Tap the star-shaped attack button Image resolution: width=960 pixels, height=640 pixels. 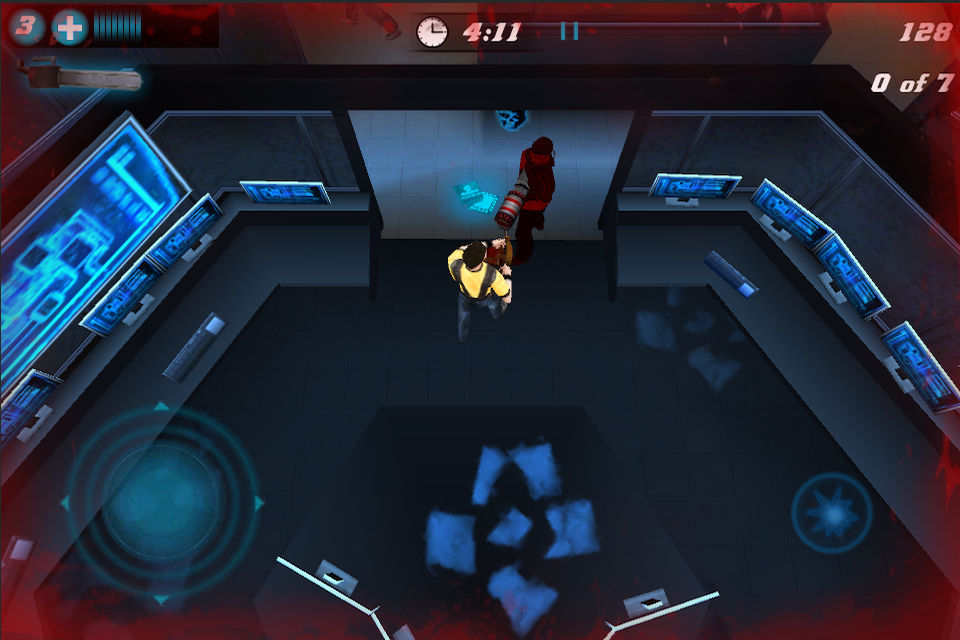[832, 513]
